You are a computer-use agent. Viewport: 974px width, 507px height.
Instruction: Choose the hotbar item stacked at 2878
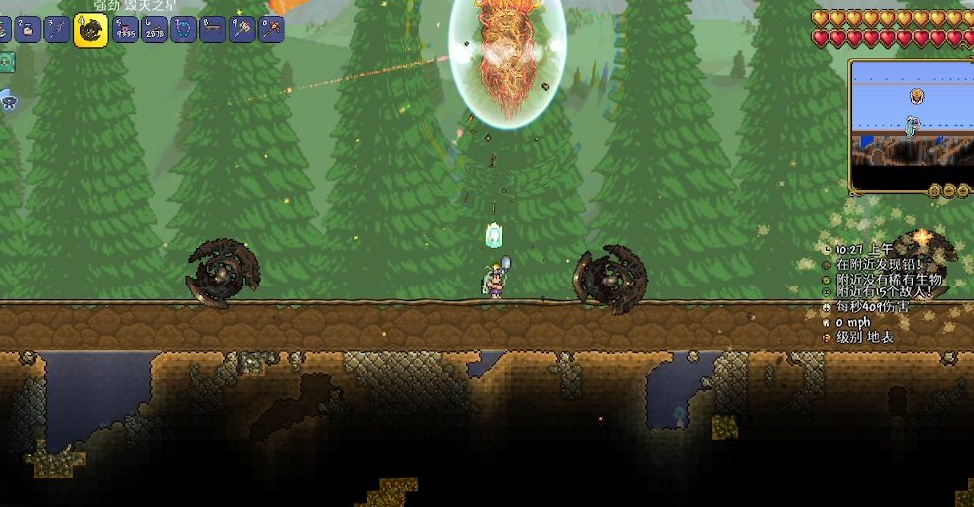coord(154,30)
